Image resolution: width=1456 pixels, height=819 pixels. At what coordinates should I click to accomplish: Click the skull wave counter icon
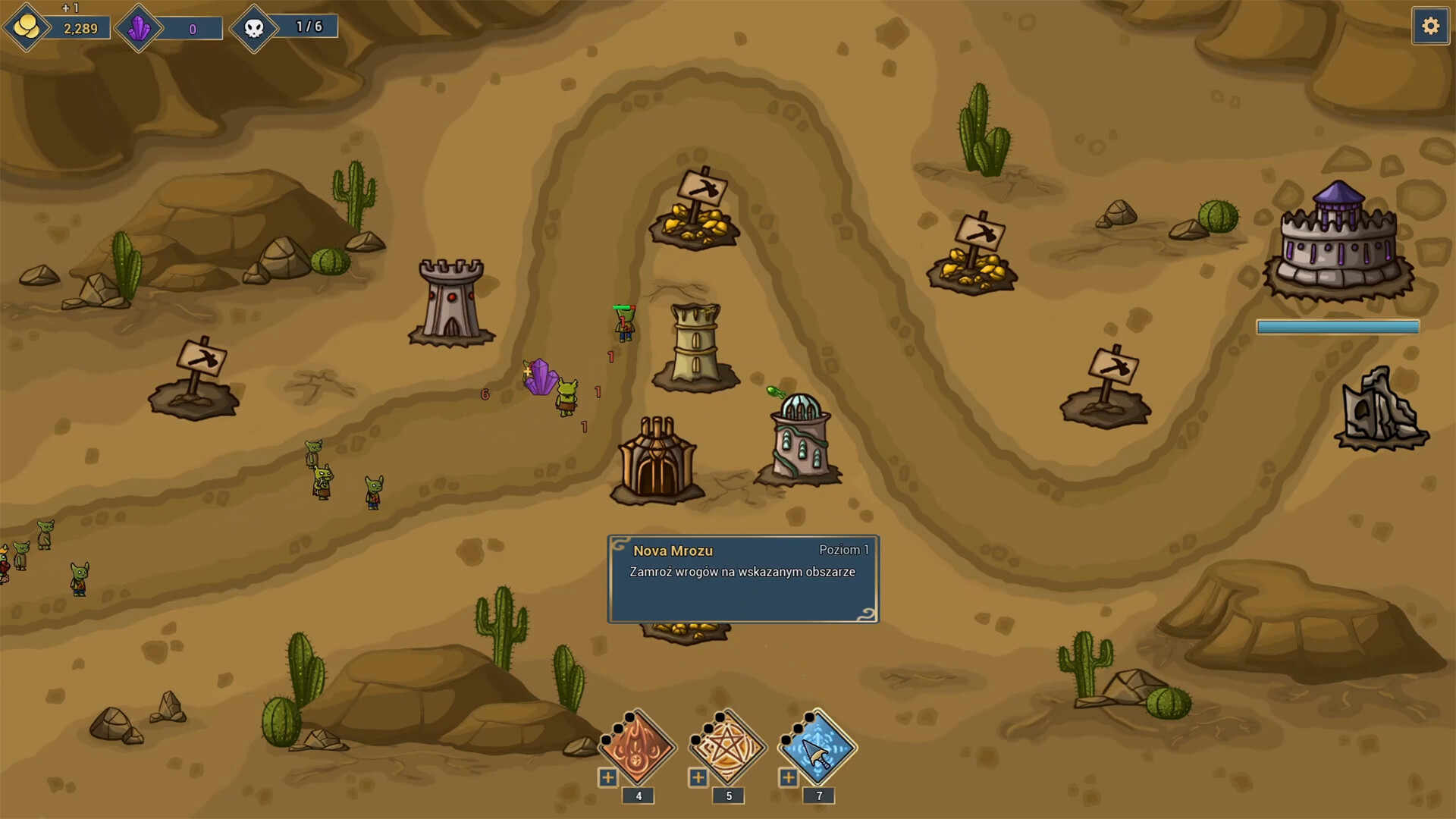click(256, 27)
